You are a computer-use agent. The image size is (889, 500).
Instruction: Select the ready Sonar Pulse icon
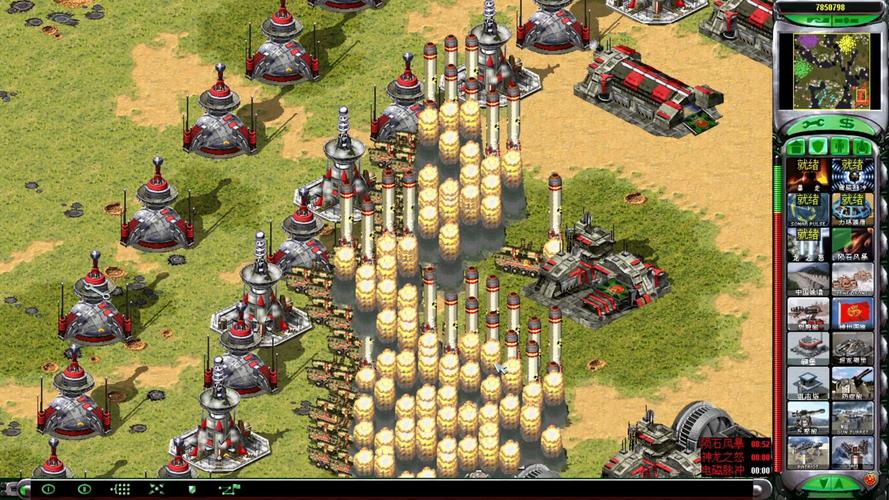click(808, 210)
